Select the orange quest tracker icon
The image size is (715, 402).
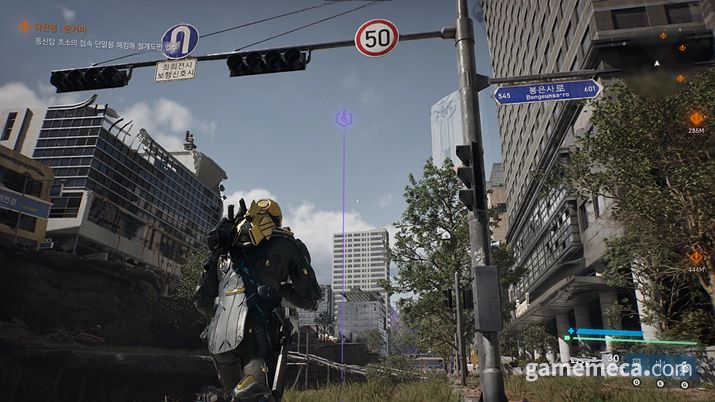coord(24,27)
